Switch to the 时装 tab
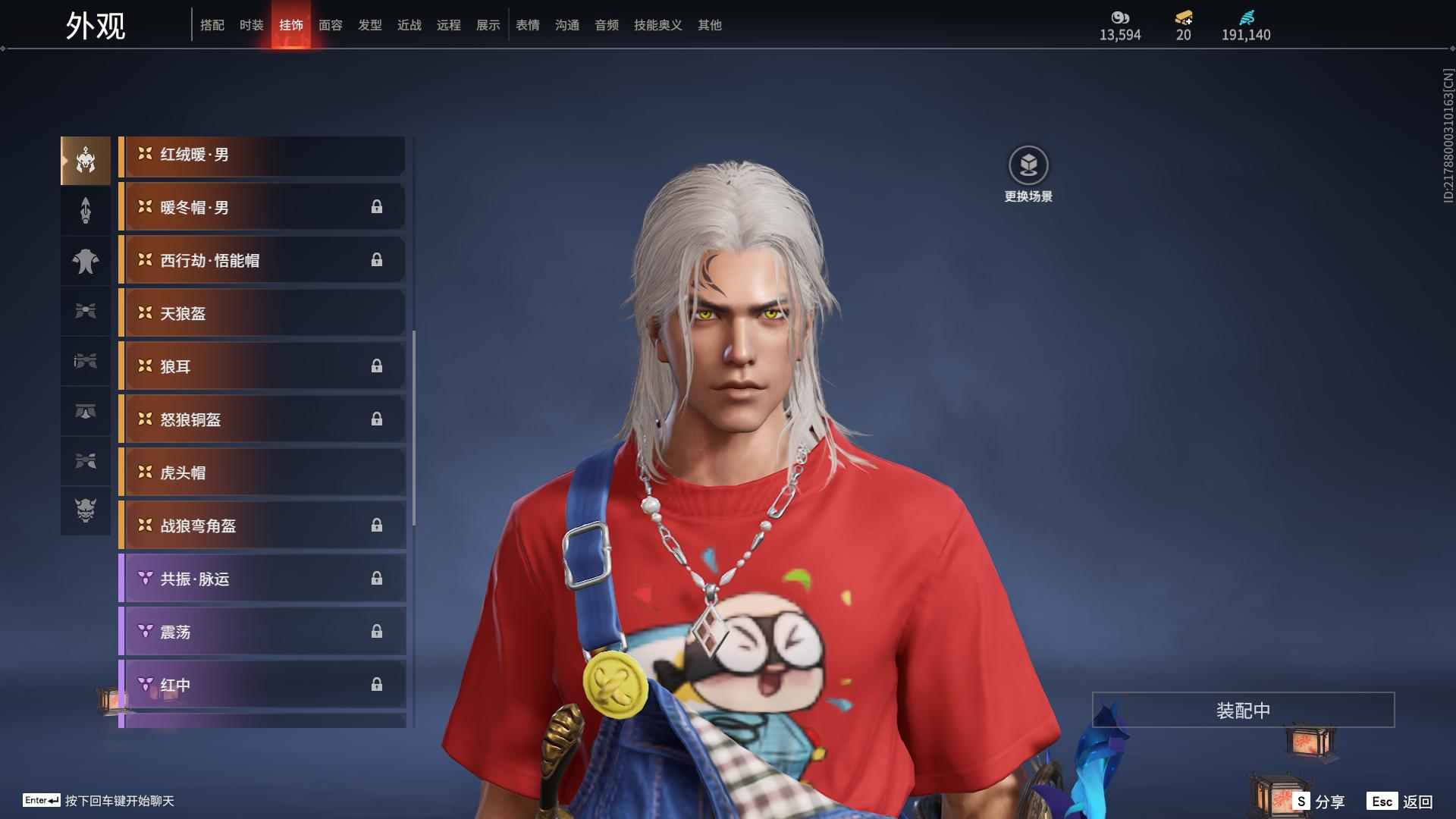The height and width of the screenshot is (819, 1456). [251, 25]
